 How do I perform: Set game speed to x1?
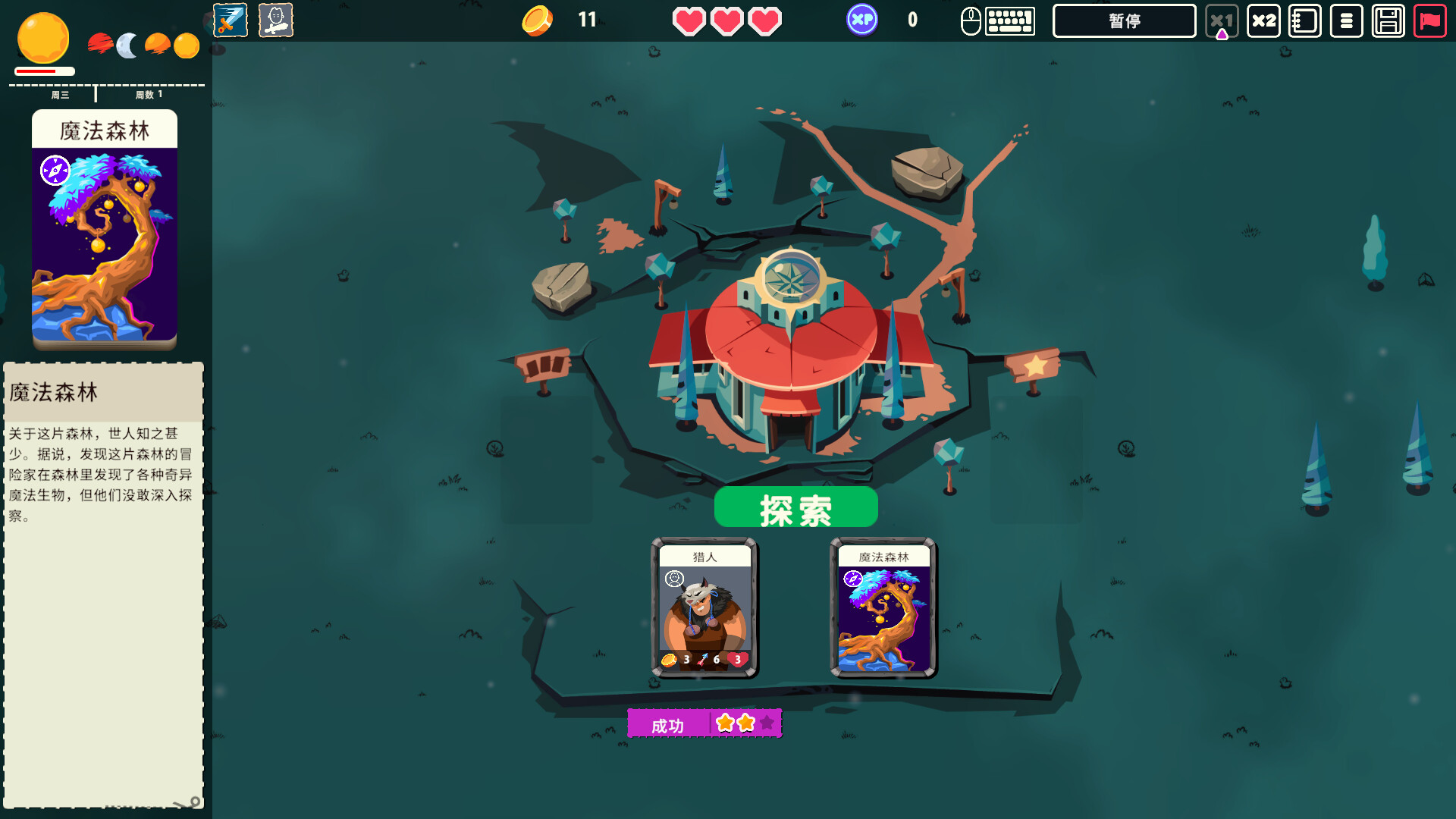(1221, 21)
